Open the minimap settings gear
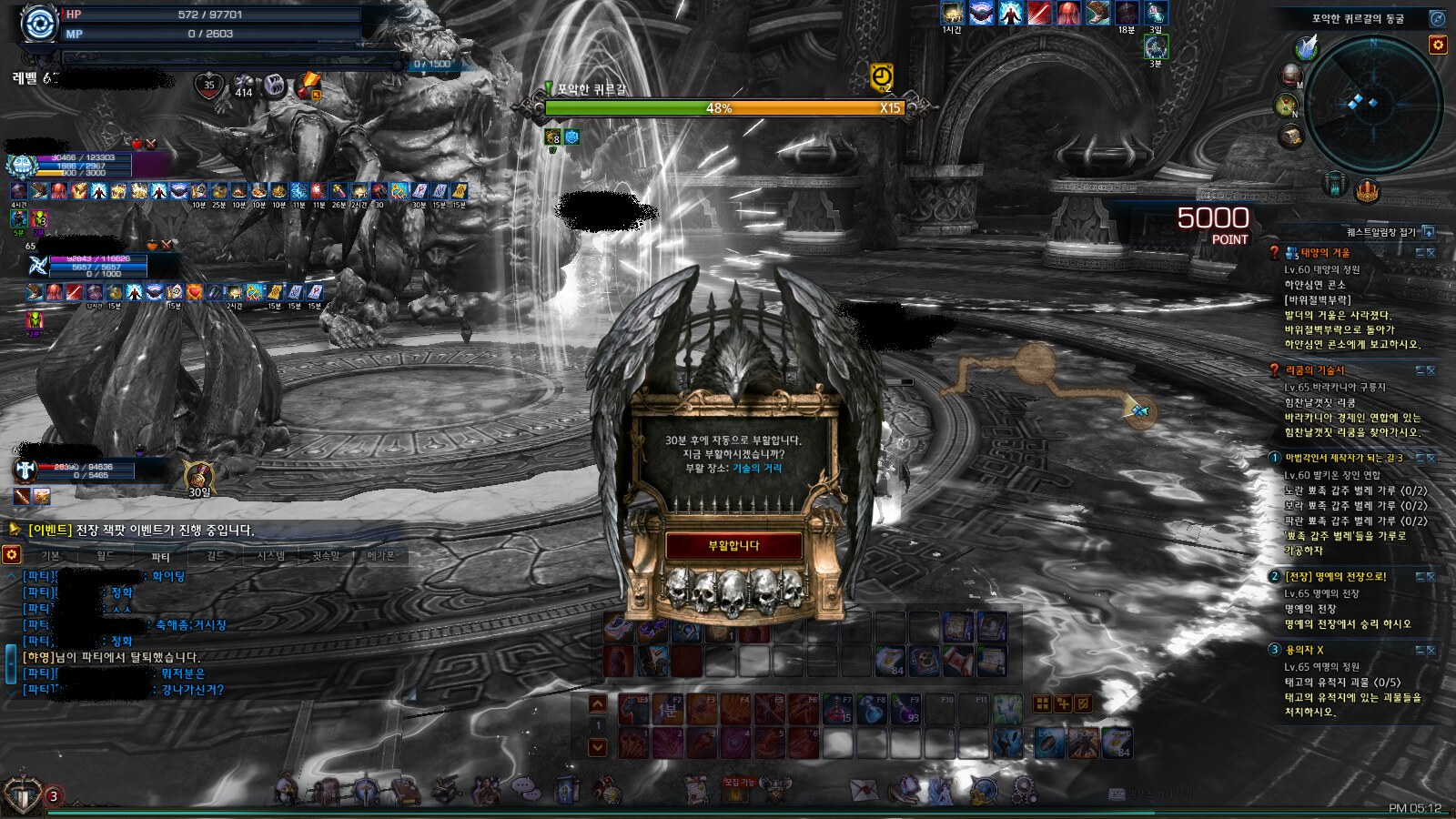Viewport: 1456px width, 819px height. click(1438, 45)
